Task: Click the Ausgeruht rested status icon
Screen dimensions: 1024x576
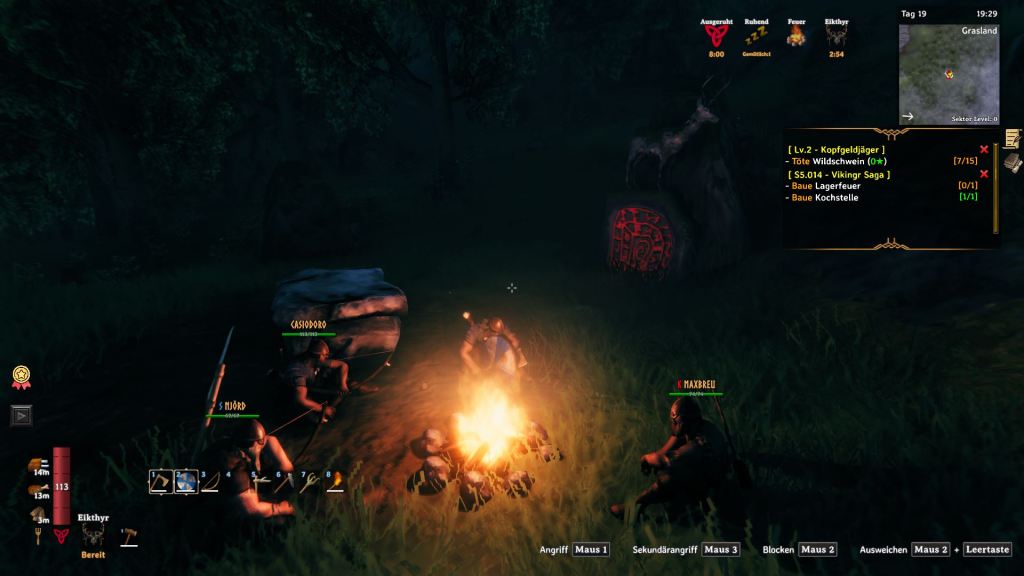Action: point(716,36)
